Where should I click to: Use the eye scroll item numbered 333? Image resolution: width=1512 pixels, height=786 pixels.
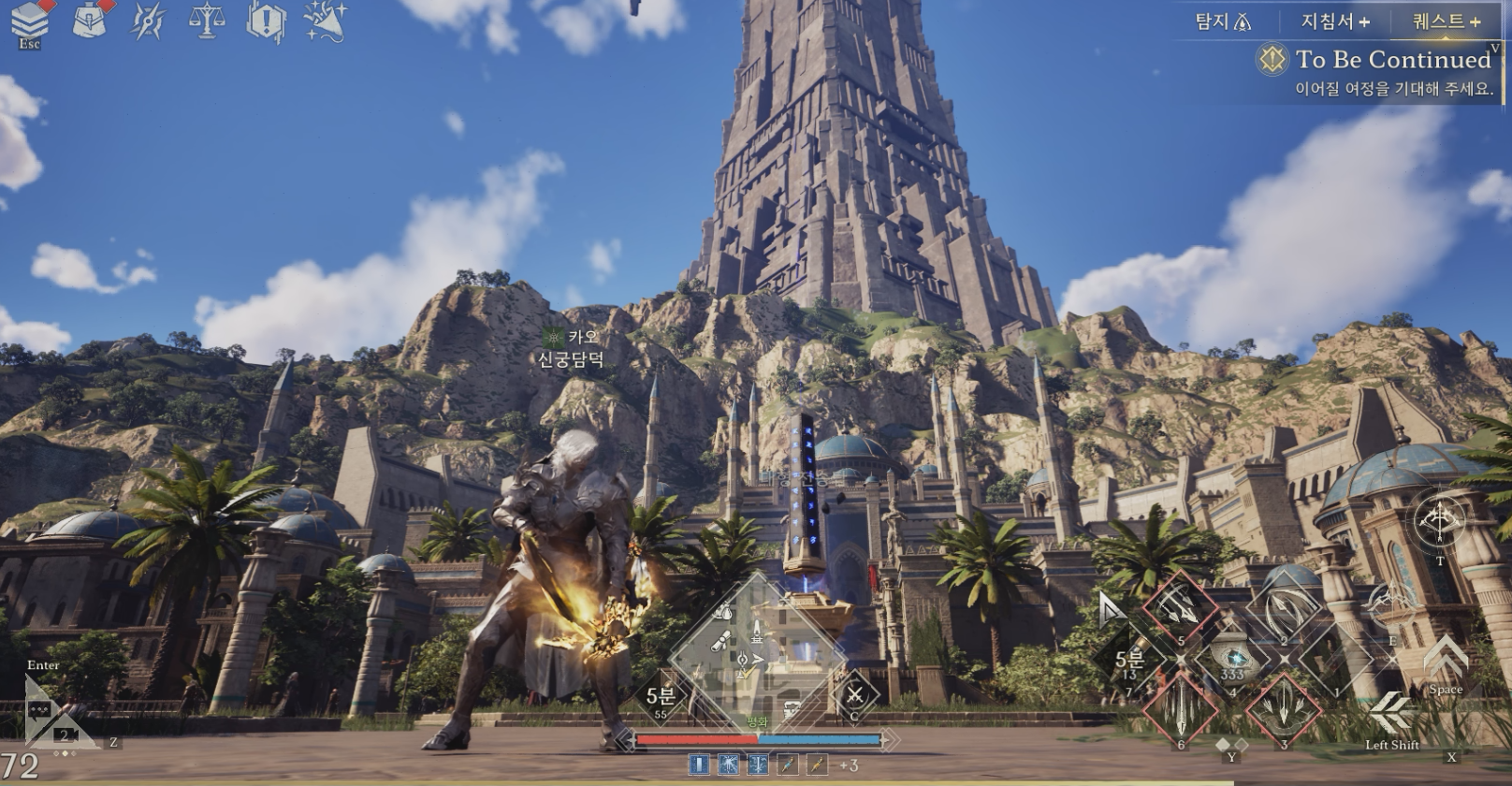pyautogui.click(x=1232, y=659)
